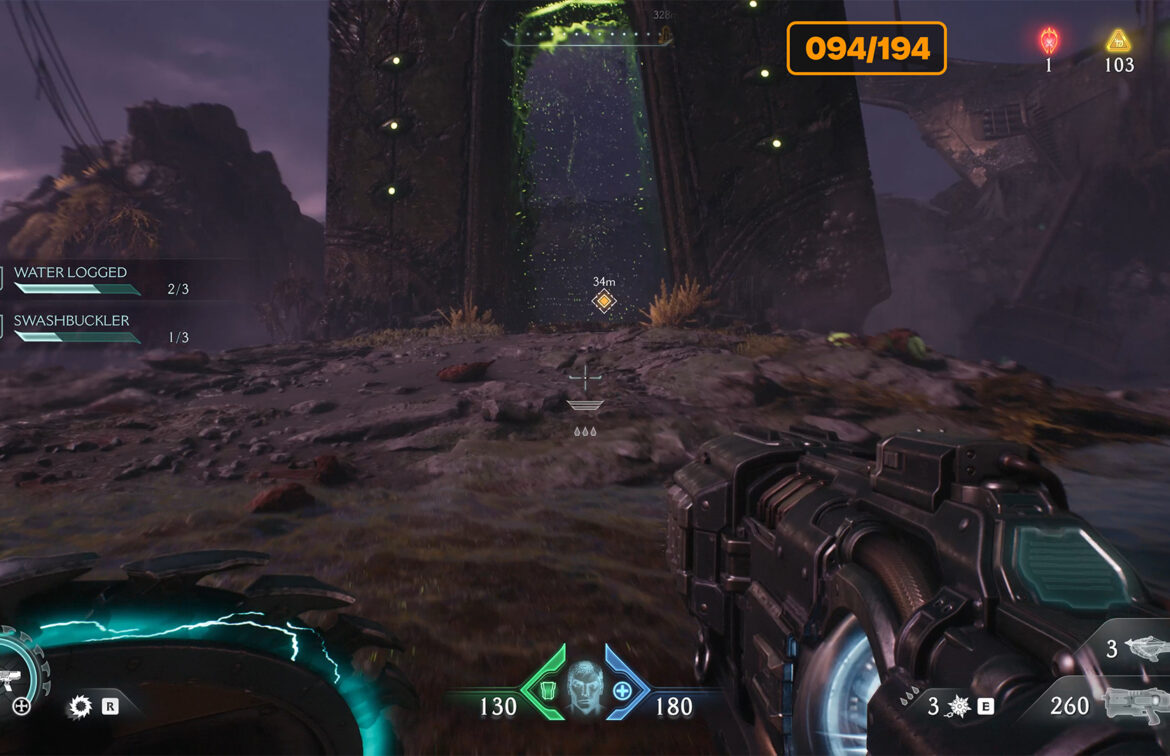Screen dimensions: 1170x756
Task: Click the gold triangle currency icon
Action: [x=1117, y=41]
